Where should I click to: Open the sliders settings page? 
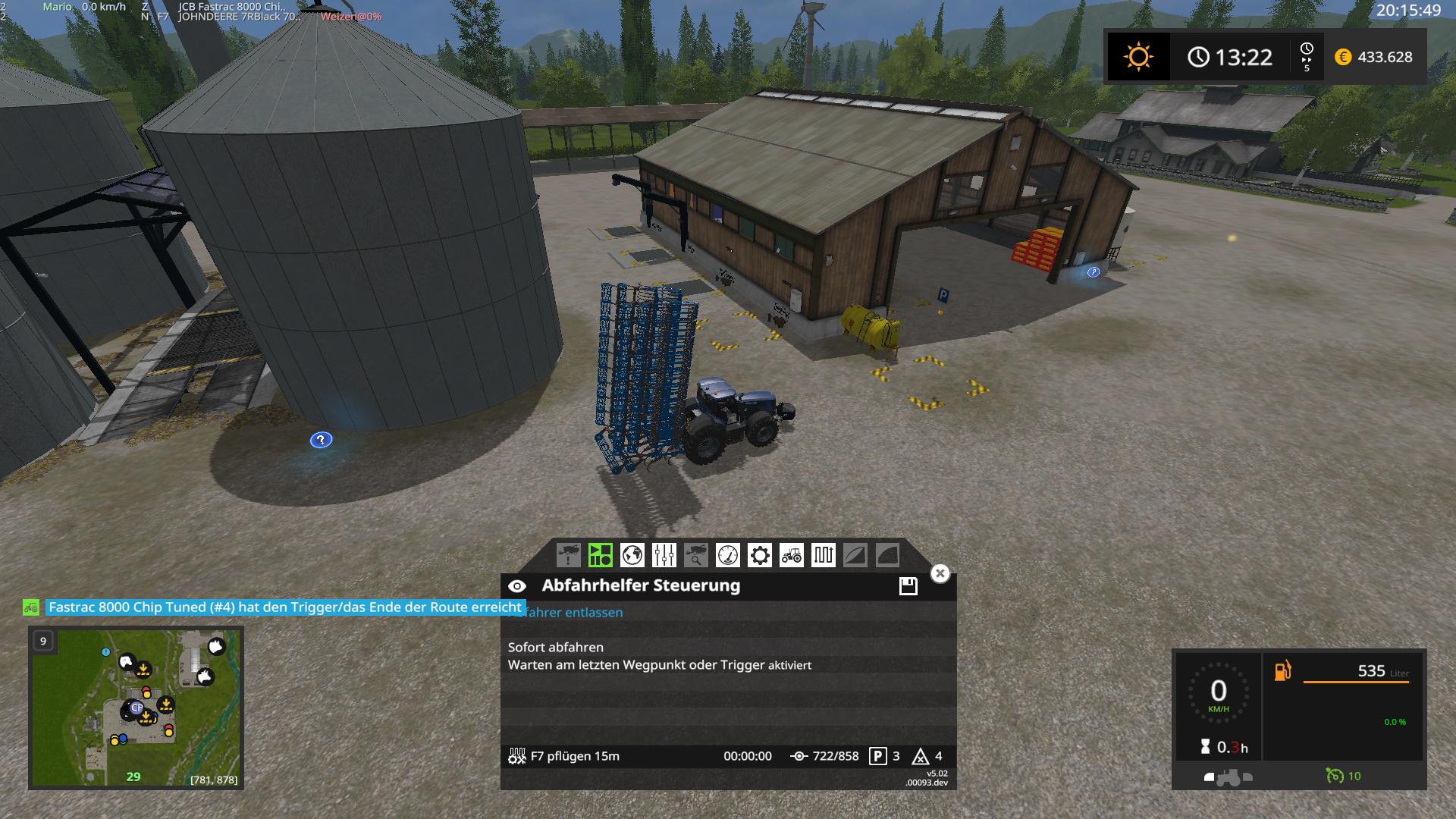664,555
